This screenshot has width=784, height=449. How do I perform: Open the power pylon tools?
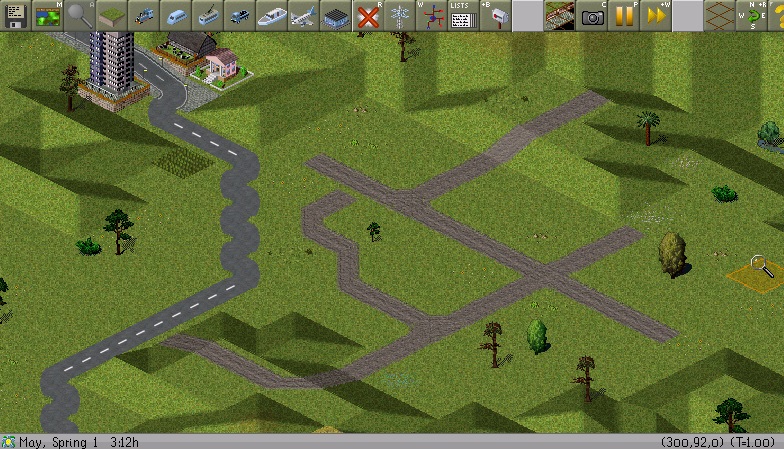point(399,15)
